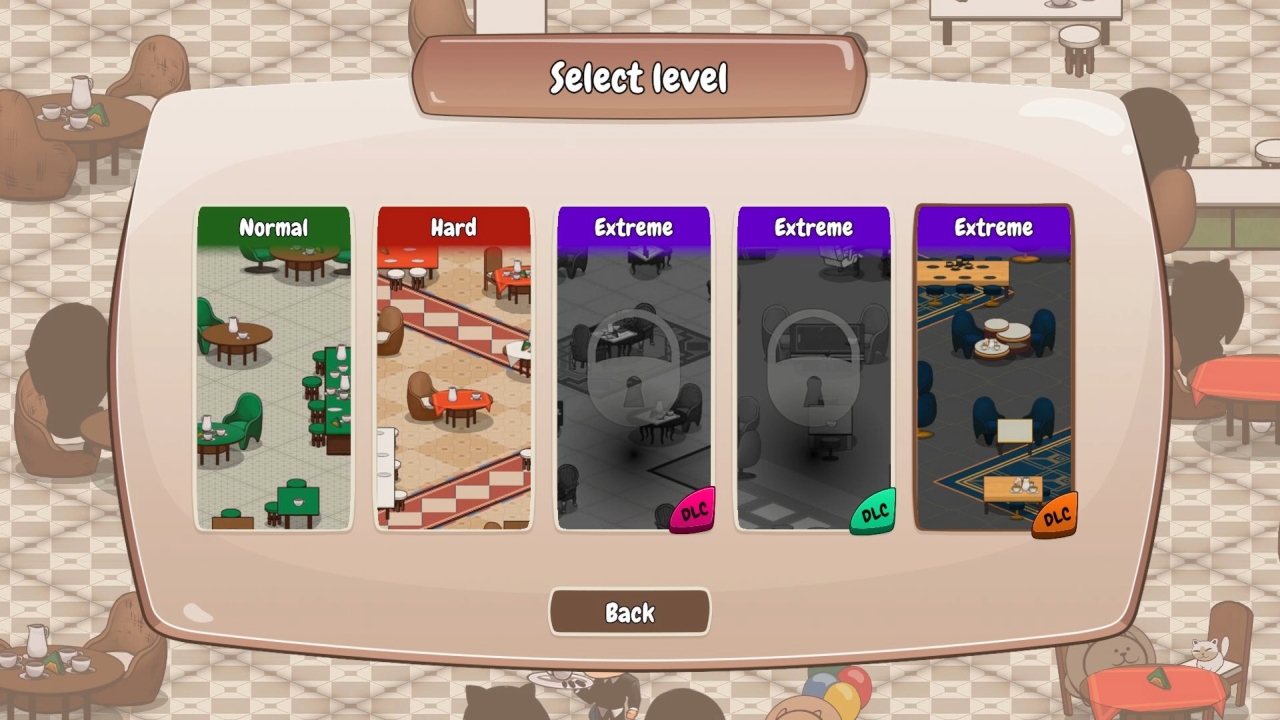The height and width of the screenshot is (720, 1280).
Task: Click the green DLC badge
Action: 872,510
